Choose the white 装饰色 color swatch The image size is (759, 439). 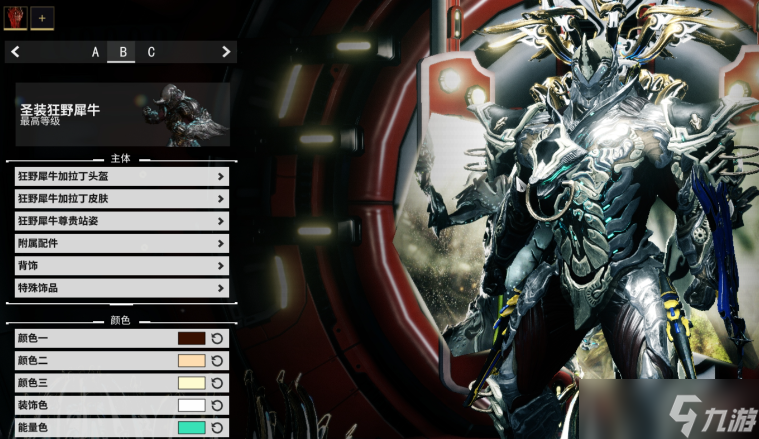tap(191, 405)
